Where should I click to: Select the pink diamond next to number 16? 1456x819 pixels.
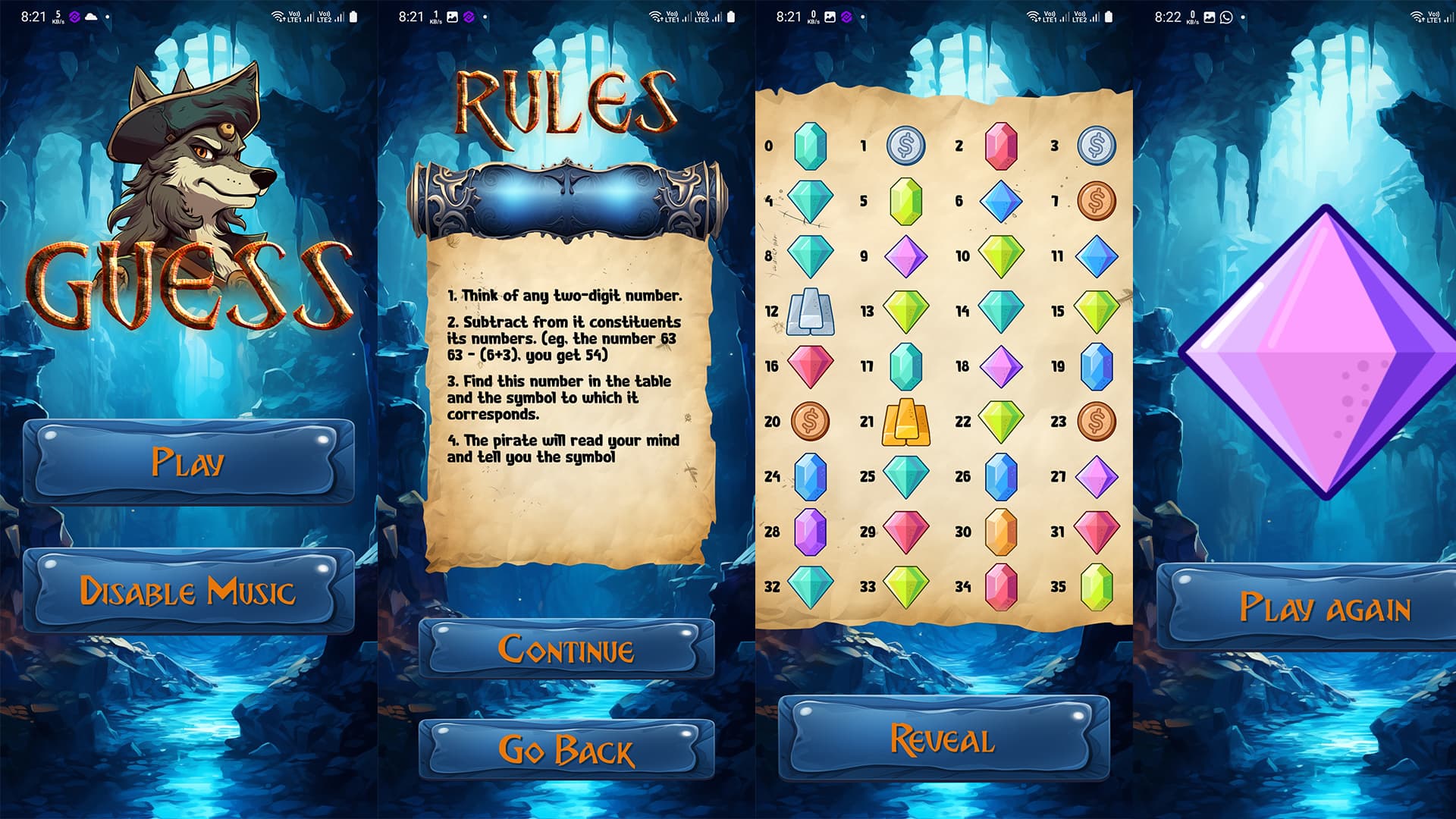point(811,366)
